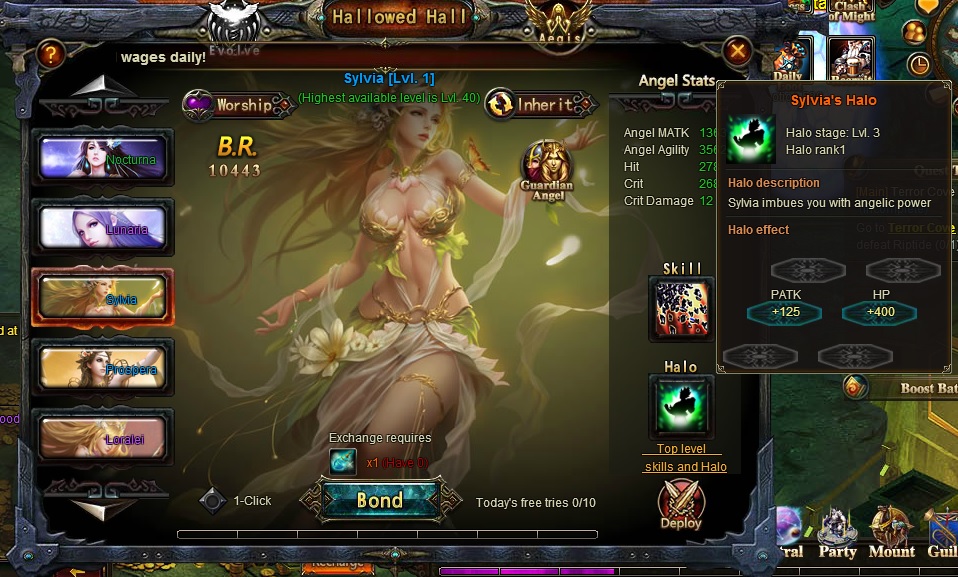Image resolution: width=958 pixels, height=577 pixels.
Task: Select the Nocturna angel portrait
Action: click(x=104, y=158)
